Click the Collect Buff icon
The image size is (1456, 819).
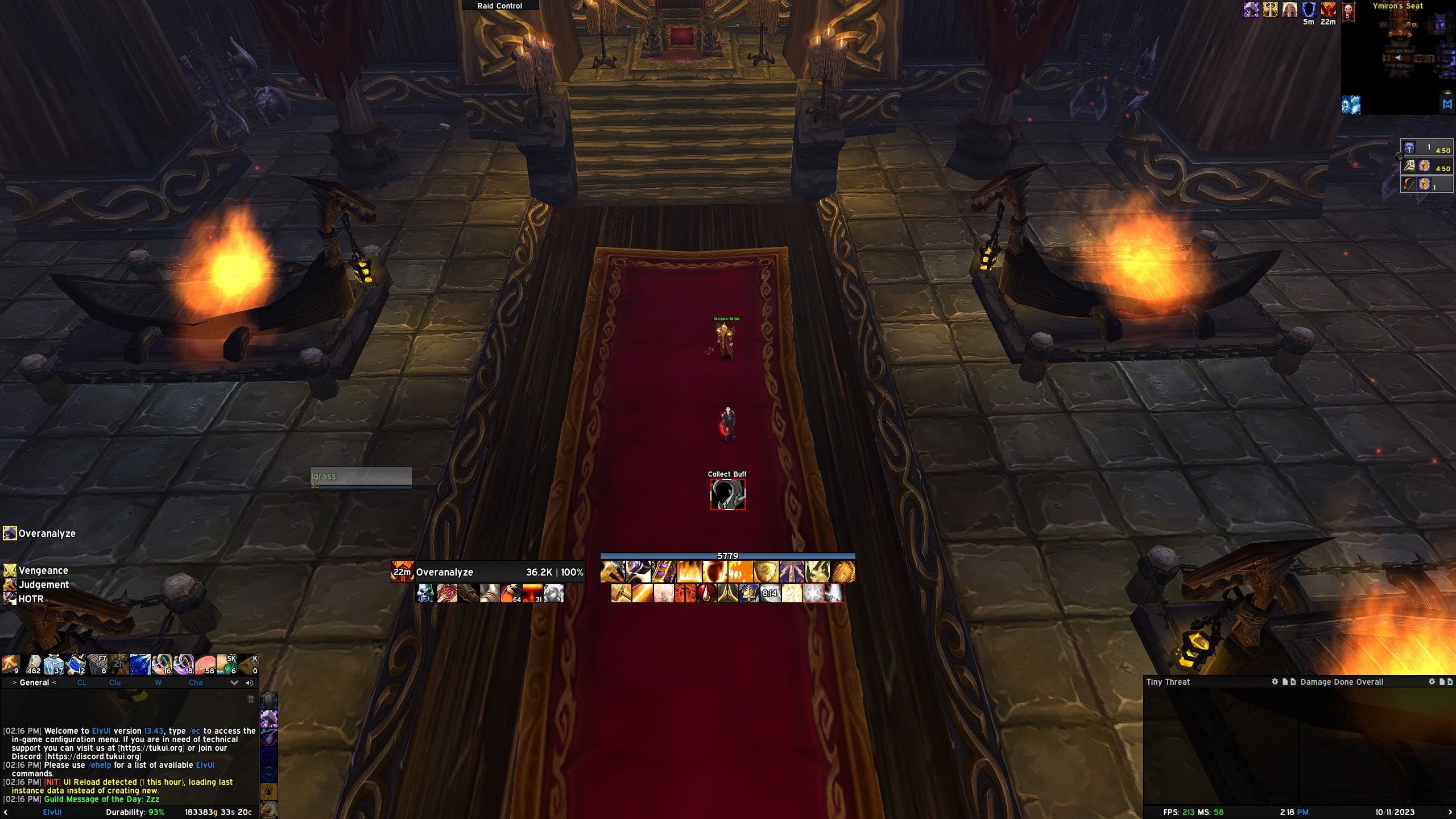(727, 494)
